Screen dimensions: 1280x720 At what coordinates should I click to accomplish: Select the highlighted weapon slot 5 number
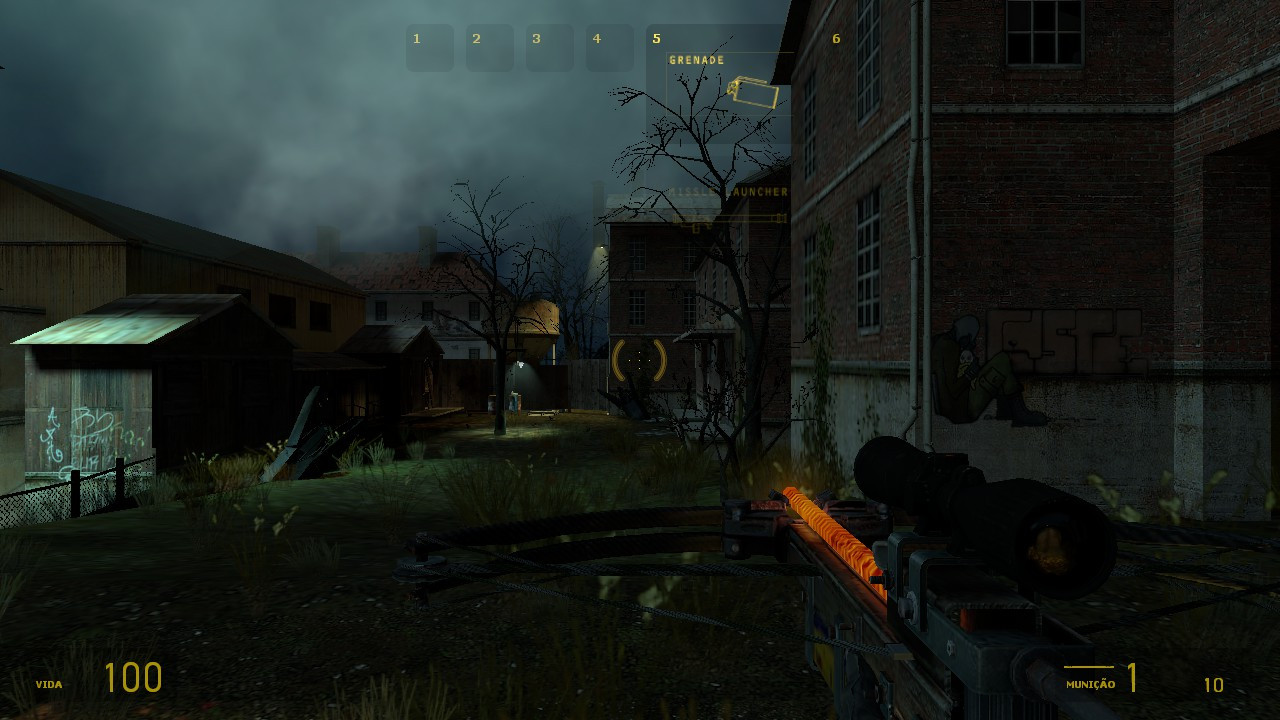click(657, 38)
